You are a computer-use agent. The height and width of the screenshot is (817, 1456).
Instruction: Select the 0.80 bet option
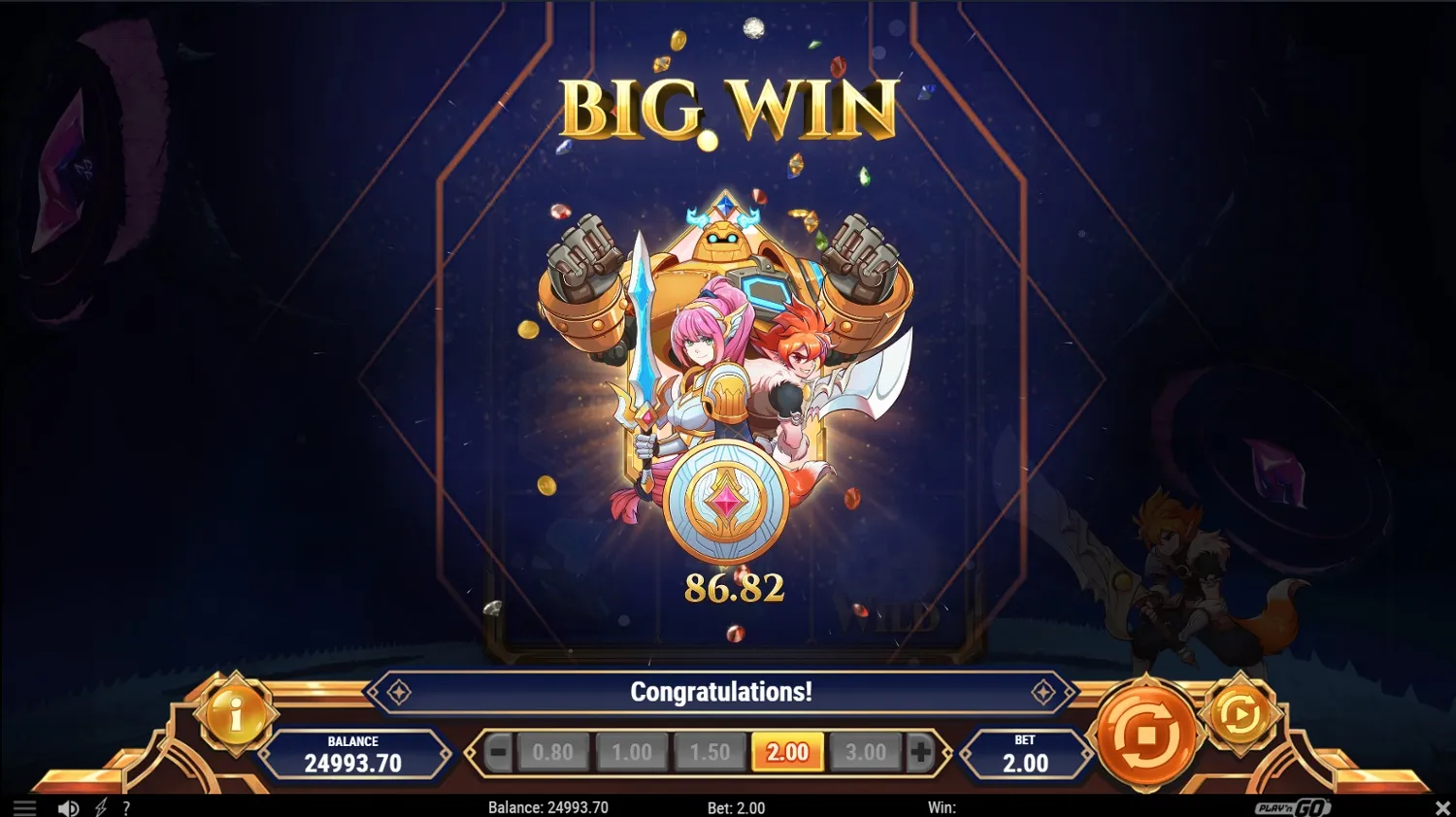[x=554, y=751]
